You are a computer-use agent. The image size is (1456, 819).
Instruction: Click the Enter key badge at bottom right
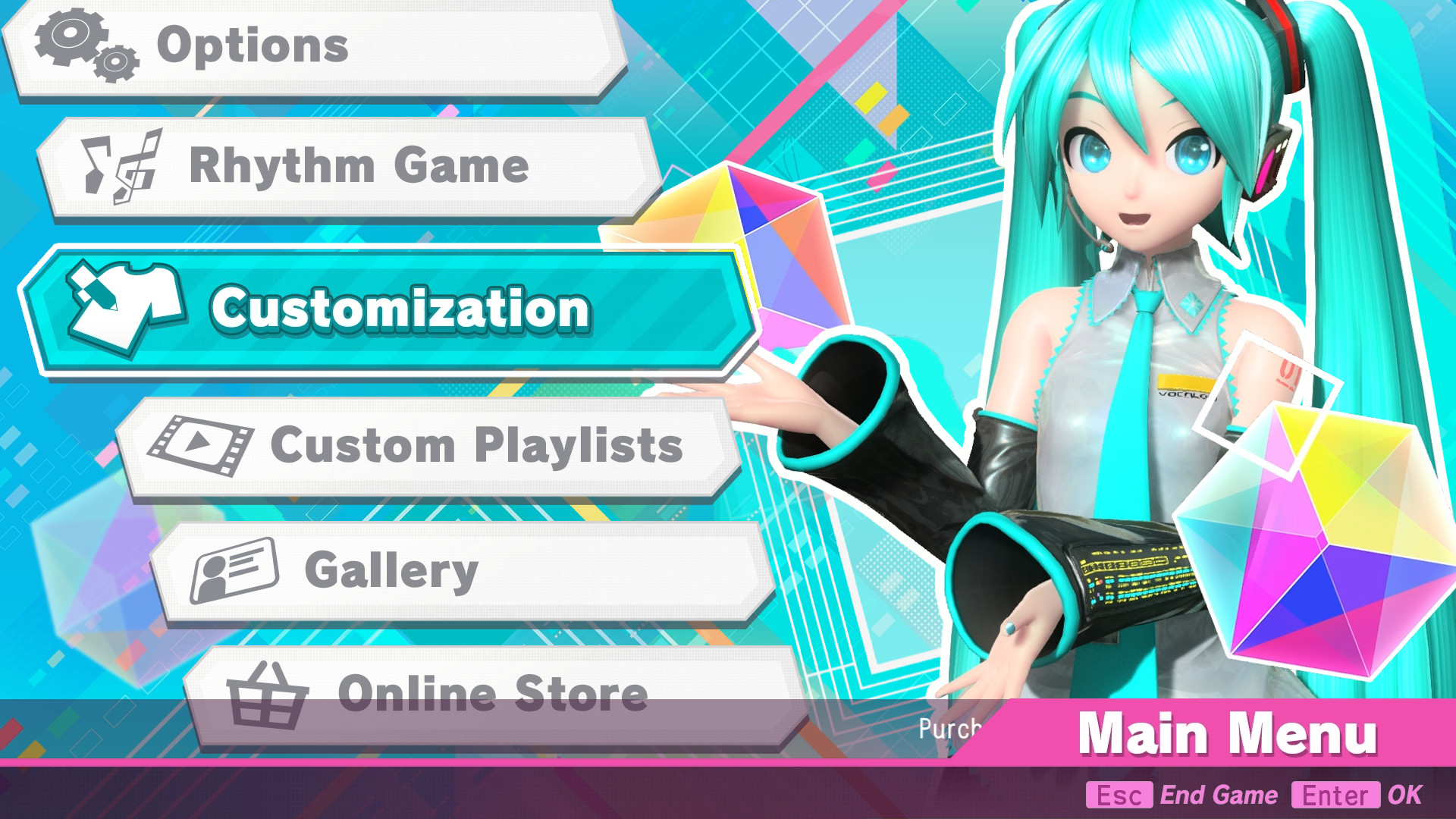(1335, 795)
